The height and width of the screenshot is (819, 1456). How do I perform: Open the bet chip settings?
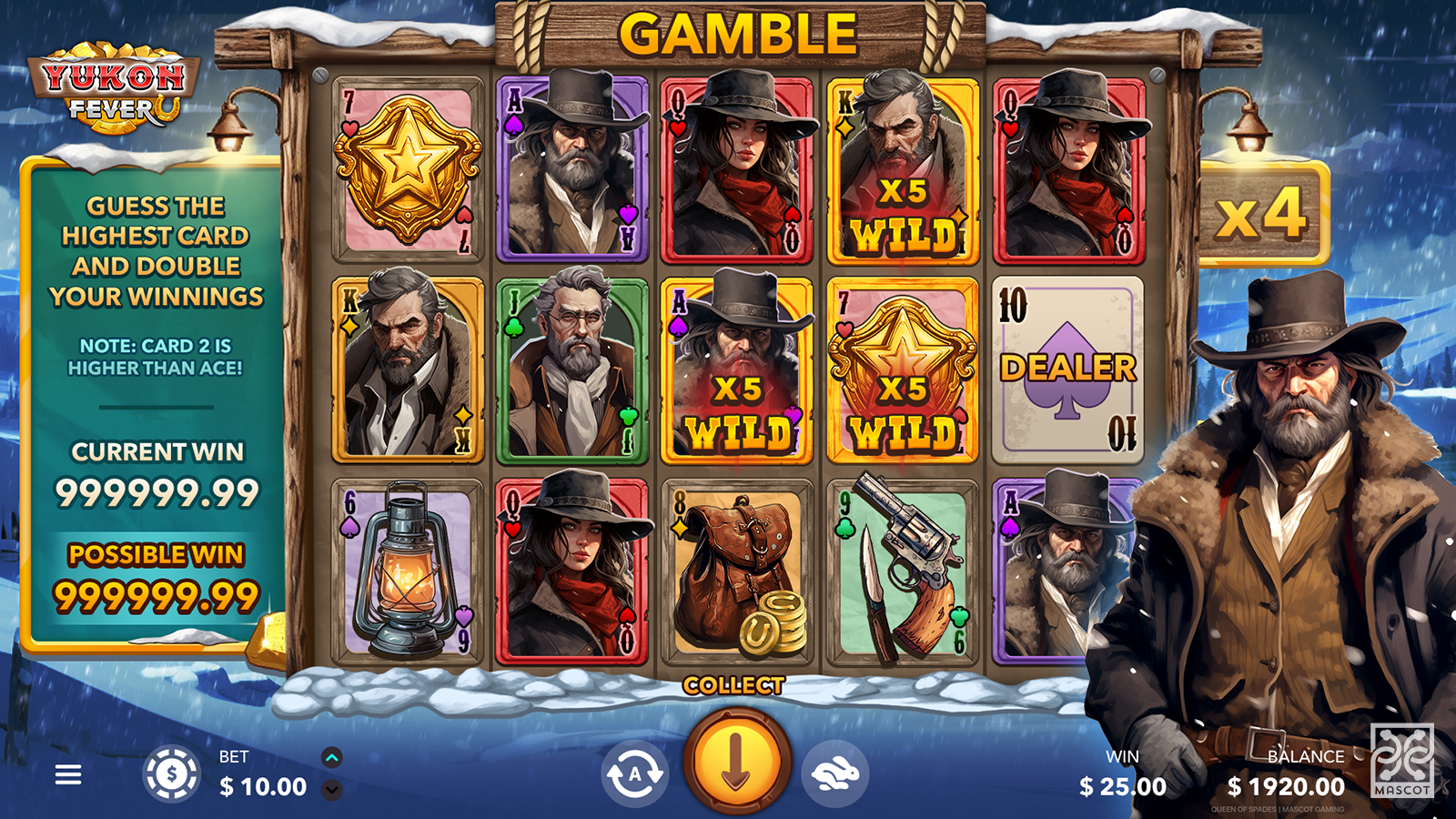click(171, 774)
